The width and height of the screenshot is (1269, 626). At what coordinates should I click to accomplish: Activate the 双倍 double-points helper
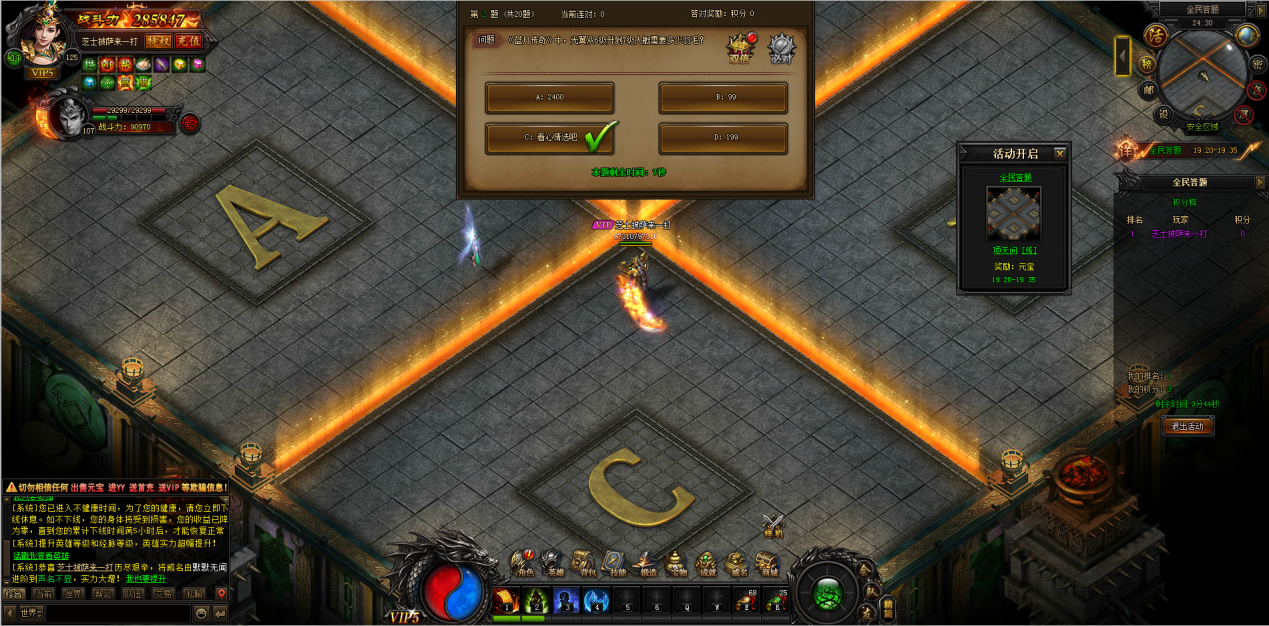pyautogui.click(x=740, y=48)
